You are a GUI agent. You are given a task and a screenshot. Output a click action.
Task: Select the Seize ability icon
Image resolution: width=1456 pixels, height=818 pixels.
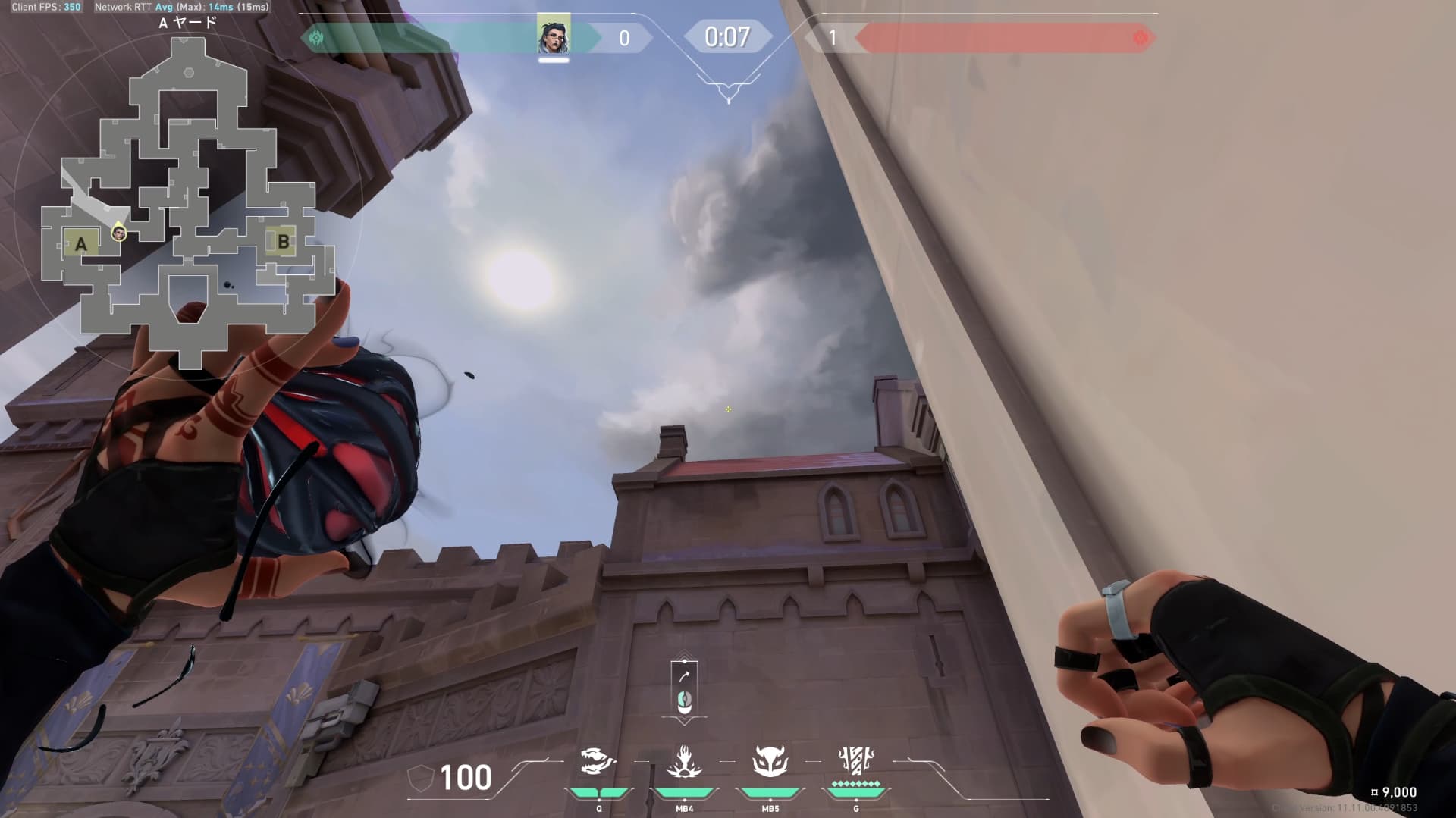(684, 762)
